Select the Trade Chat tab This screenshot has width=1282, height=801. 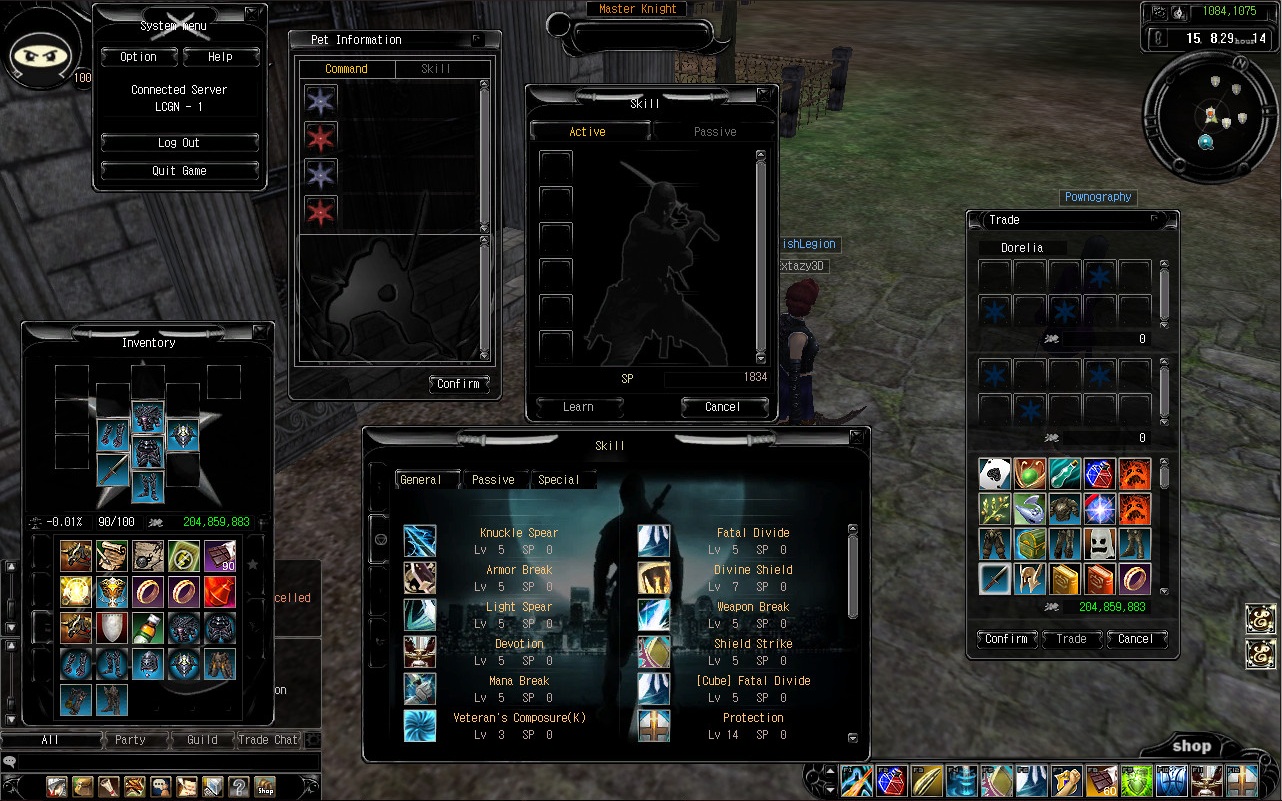point(267,740)
